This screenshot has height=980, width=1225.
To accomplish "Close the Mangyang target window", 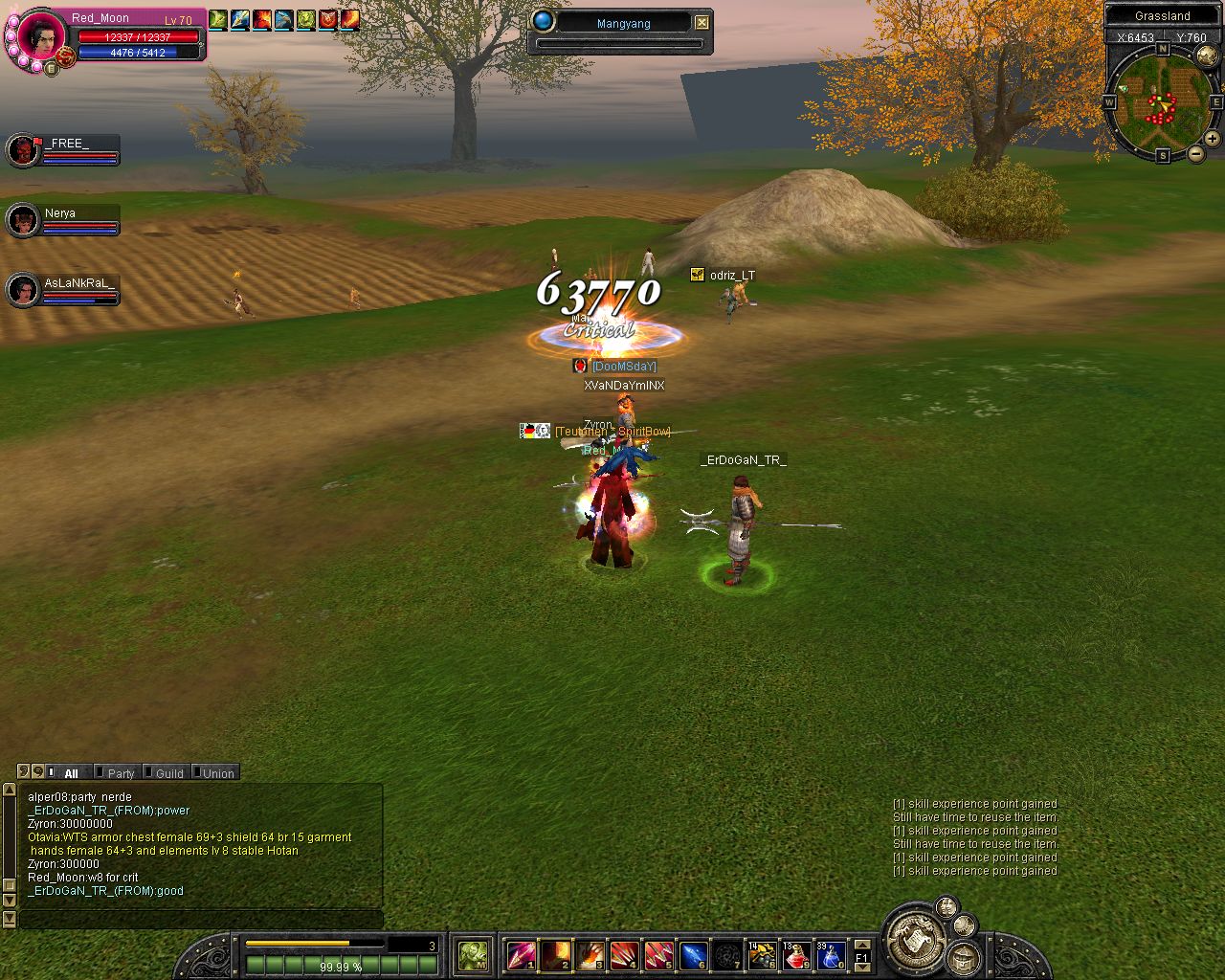I will click(x=702, y=22).
